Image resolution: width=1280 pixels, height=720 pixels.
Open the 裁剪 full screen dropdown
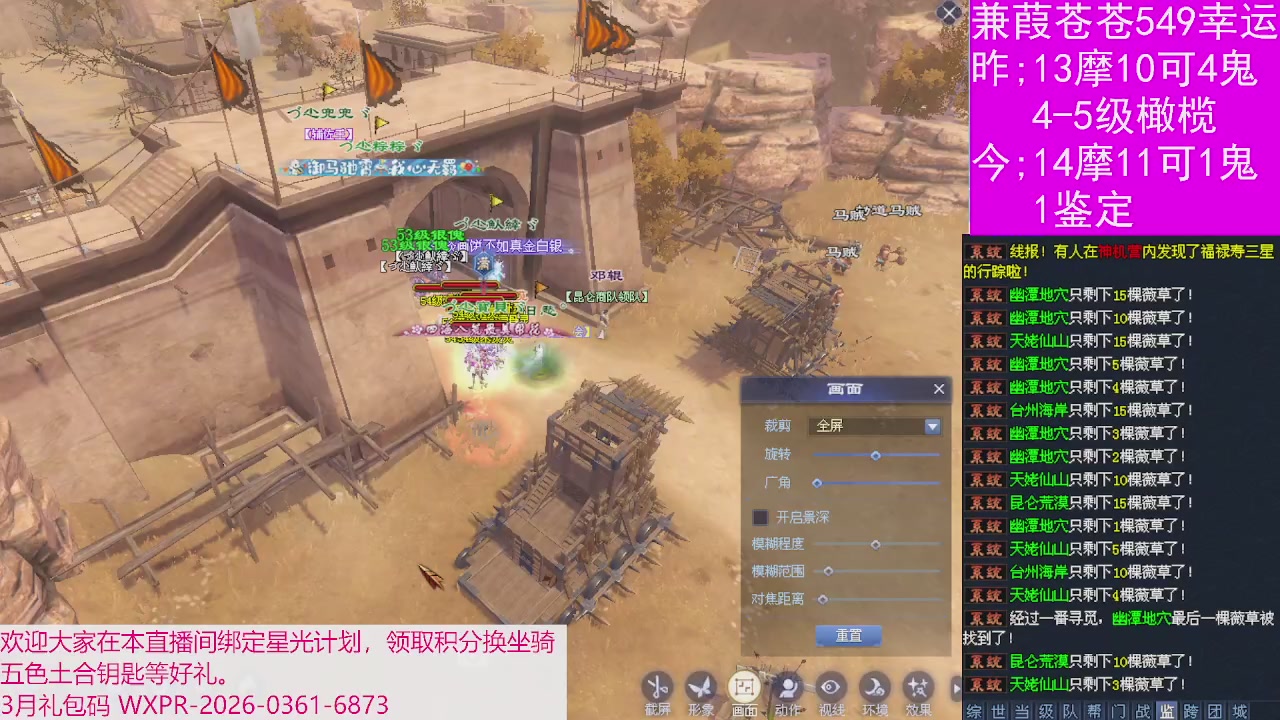931,426
